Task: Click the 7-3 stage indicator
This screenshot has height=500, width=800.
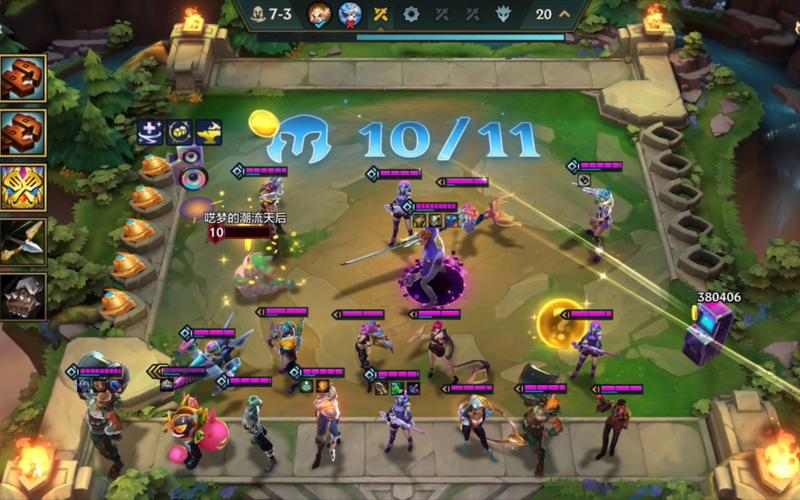Action: 270,14
